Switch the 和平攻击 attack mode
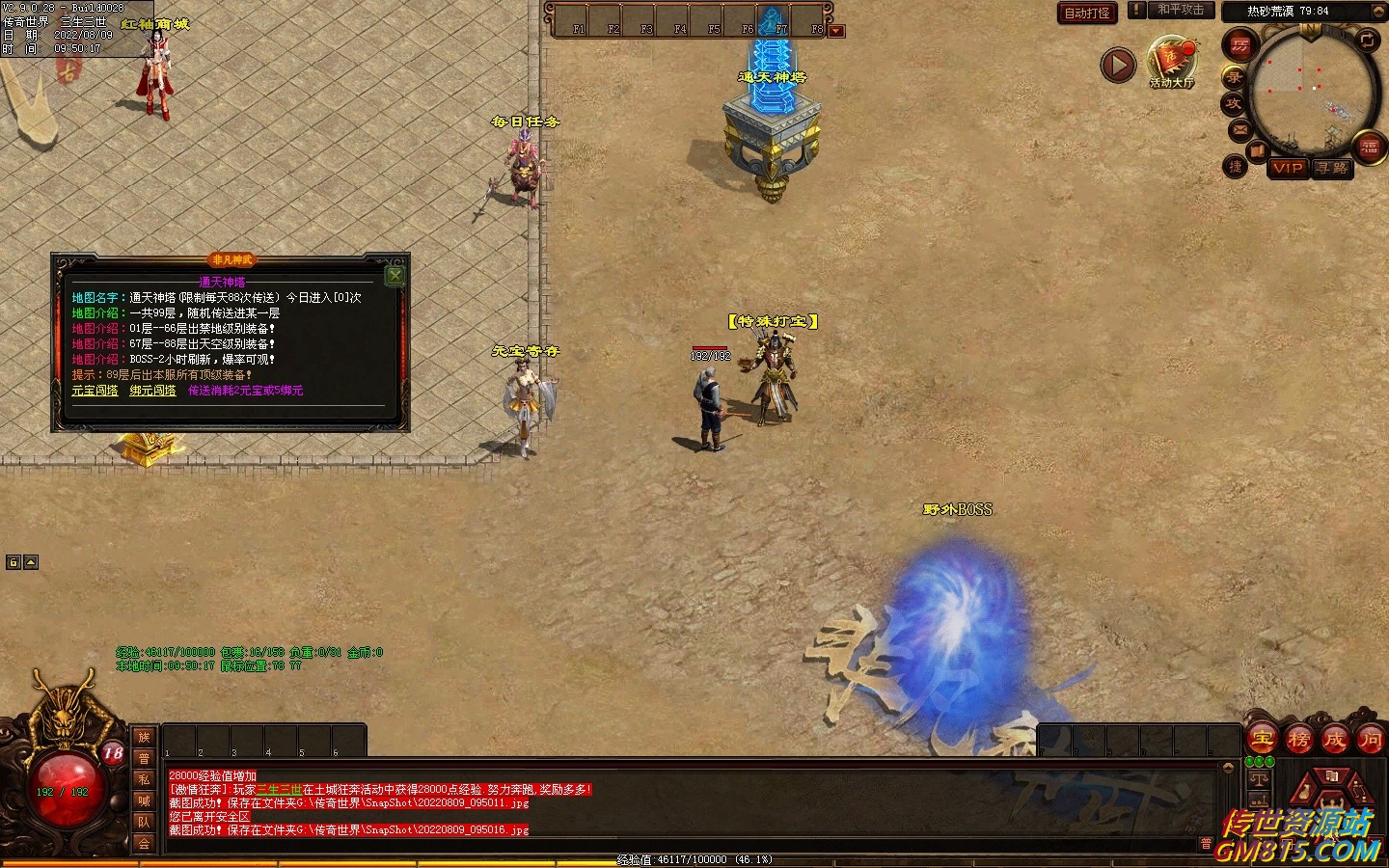1389x868 pixels. click(1180, 10)
